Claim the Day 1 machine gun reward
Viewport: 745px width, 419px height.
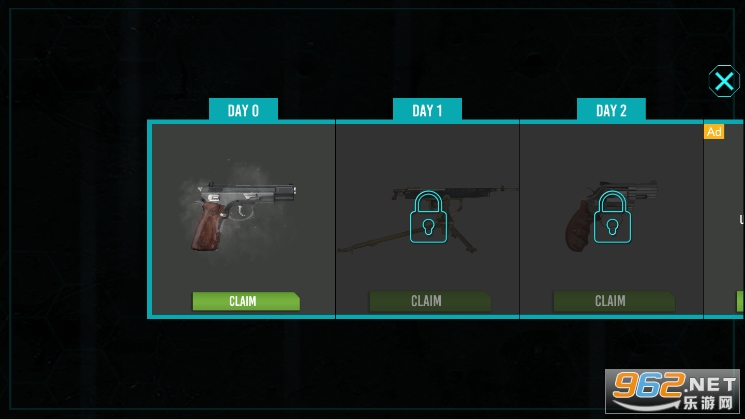point(429,301)
